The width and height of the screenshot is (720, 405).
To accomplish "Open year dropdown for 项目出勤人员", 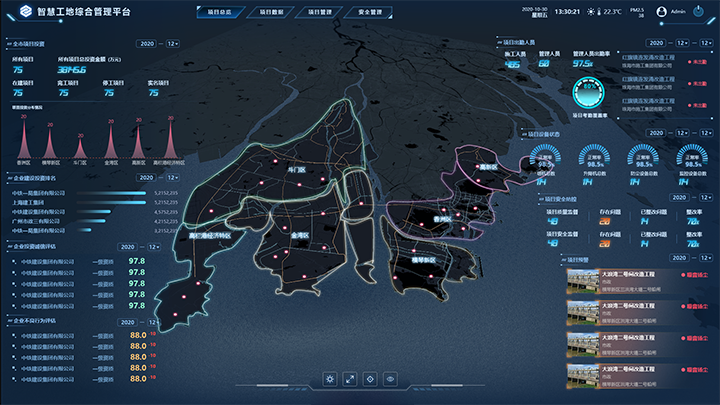I will [x=656, y=44].
